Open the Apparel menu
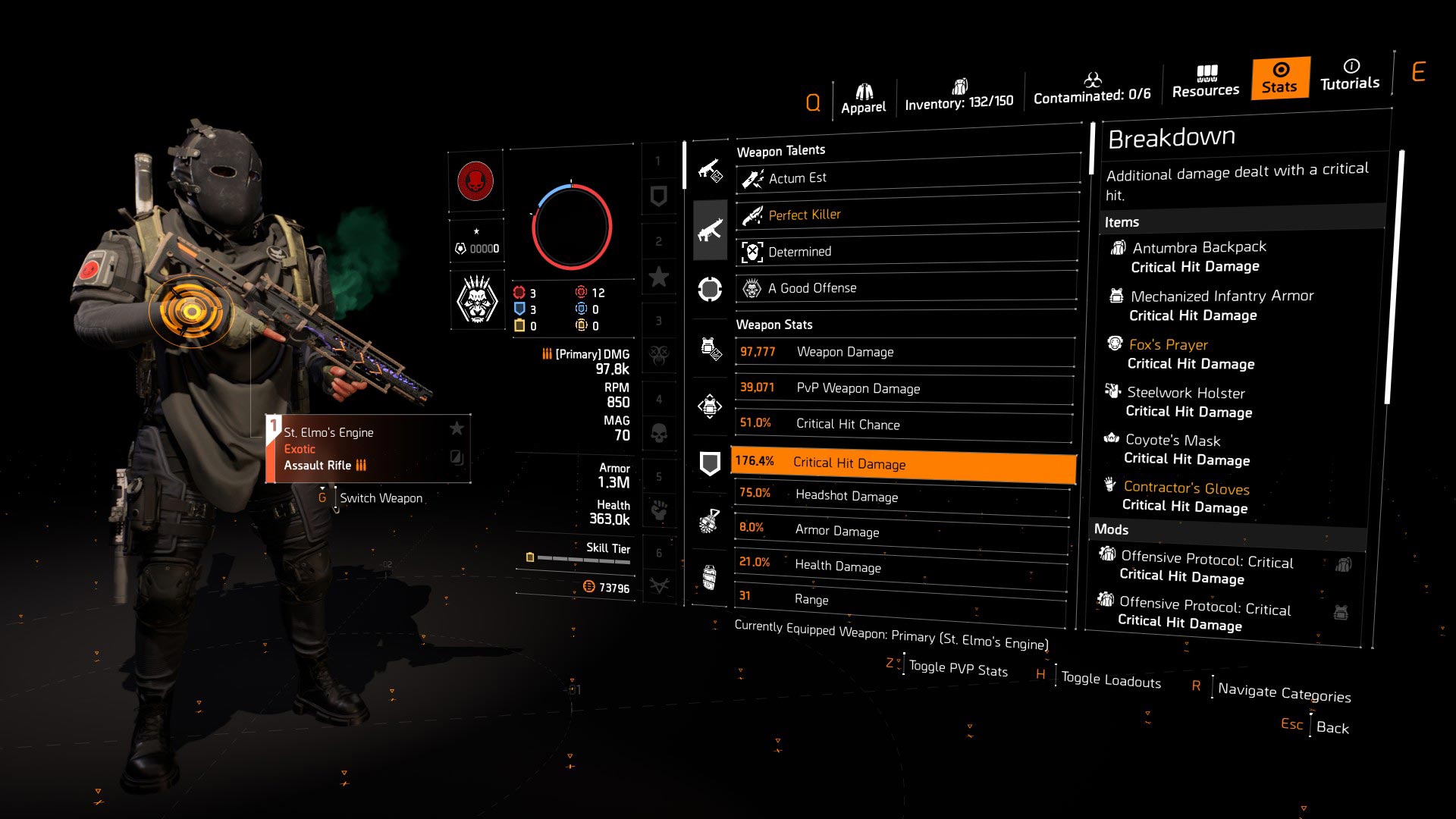 [863, 93]
